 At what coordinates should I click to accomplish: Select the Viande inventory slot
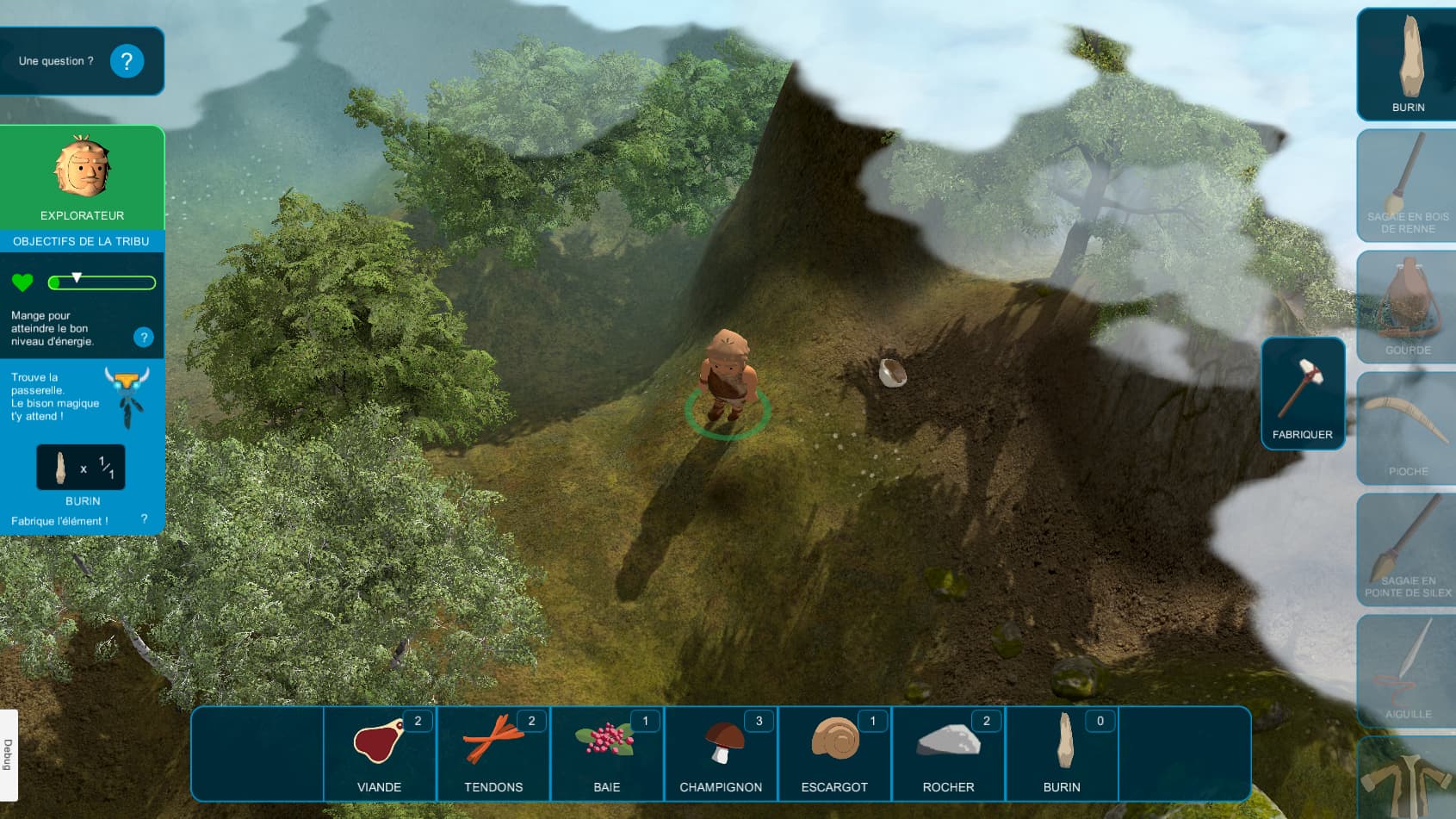pyautogui.click(x=380, y=754)
